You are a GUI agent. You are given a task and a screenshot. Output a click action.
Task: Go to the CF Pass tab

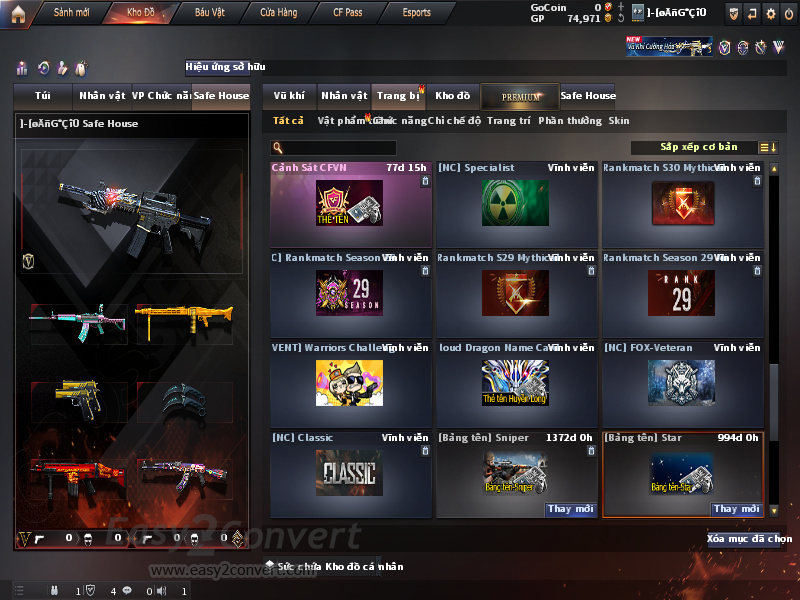(350, 13)
